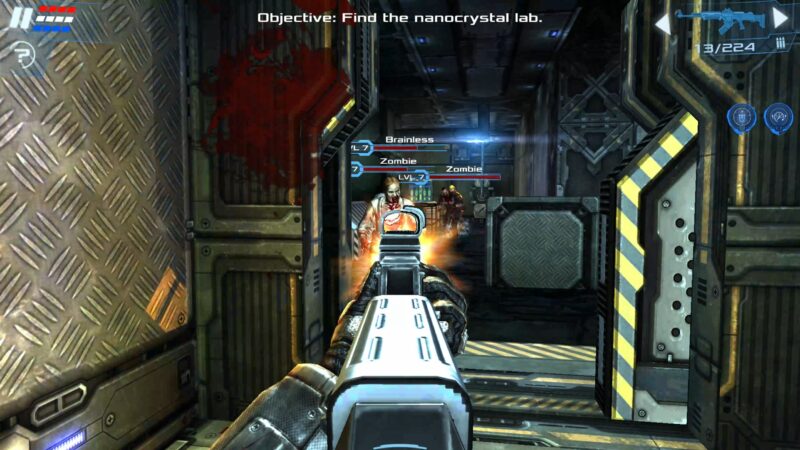Activate the right round blue ability icon
The height and width of the screenshot is (450, 800).
tap(778, 118)
